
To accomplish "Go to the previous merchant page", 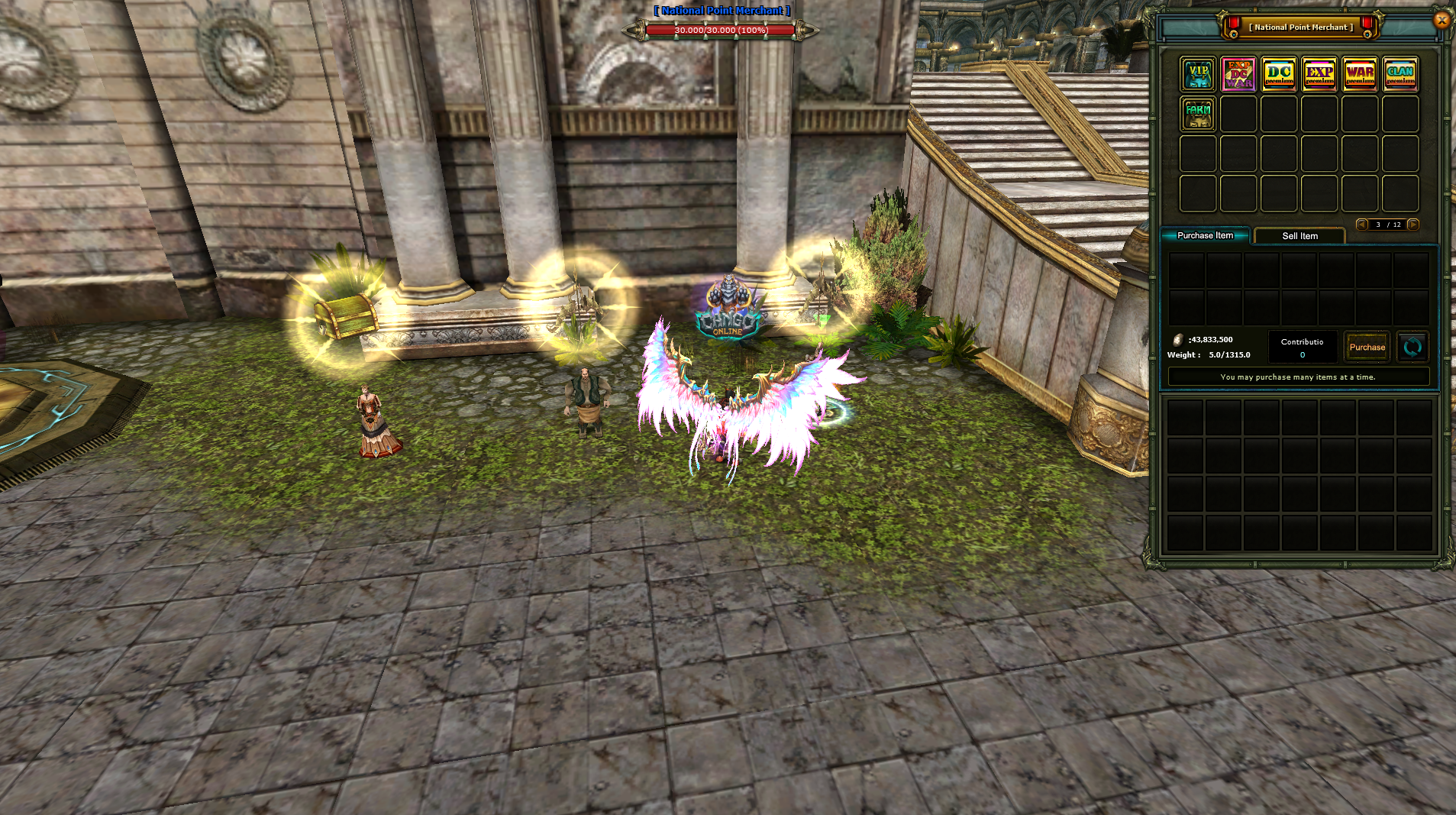I will coord(1361,225).
